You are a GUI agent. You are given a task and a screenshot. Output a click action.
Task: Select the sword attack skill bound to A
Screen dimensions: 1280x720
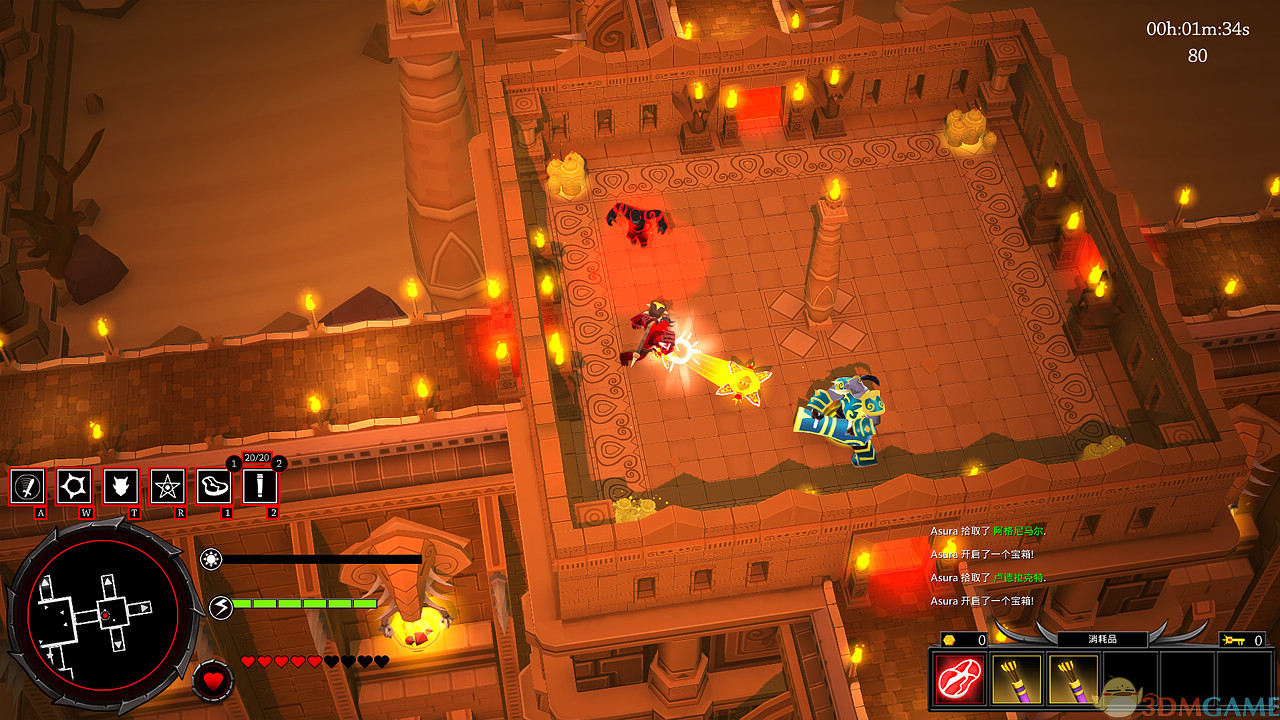(x=28, y=487)
